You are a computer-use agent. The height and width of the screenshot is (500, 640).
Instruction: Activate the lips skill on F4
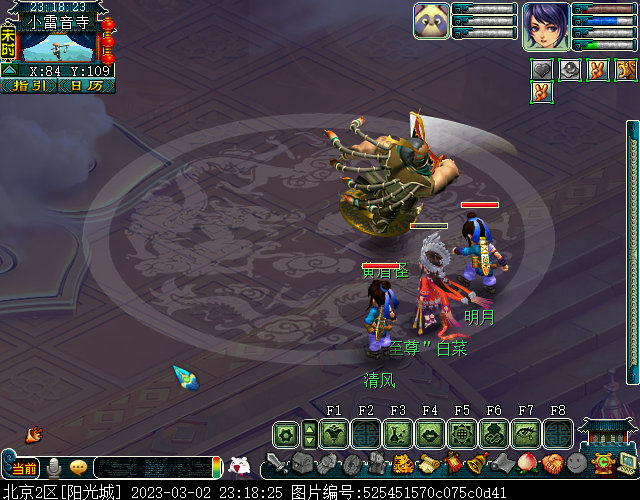(x=430, y=433)
